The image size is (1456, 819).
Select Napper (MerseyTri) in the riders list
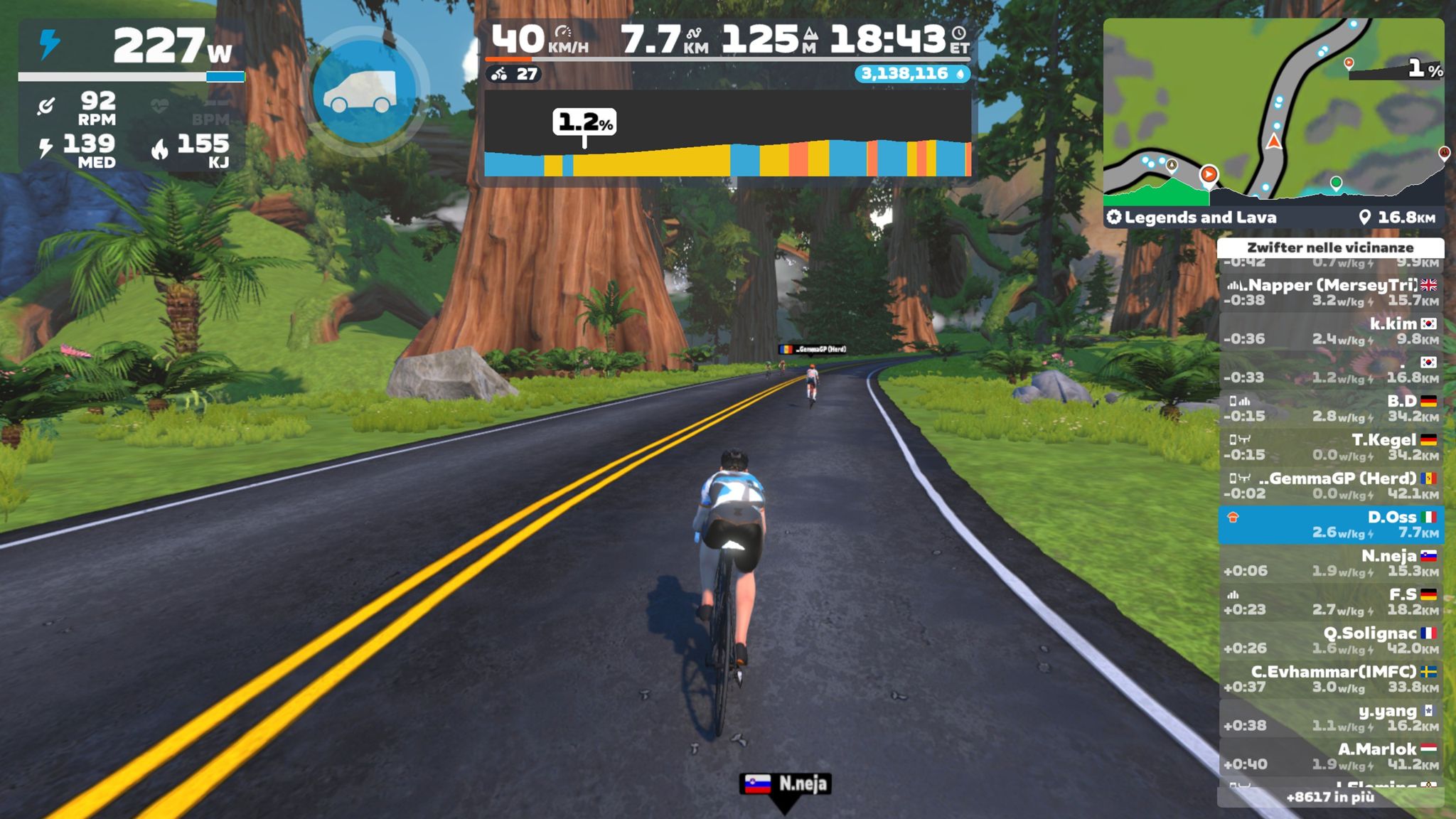[1330, 292]
